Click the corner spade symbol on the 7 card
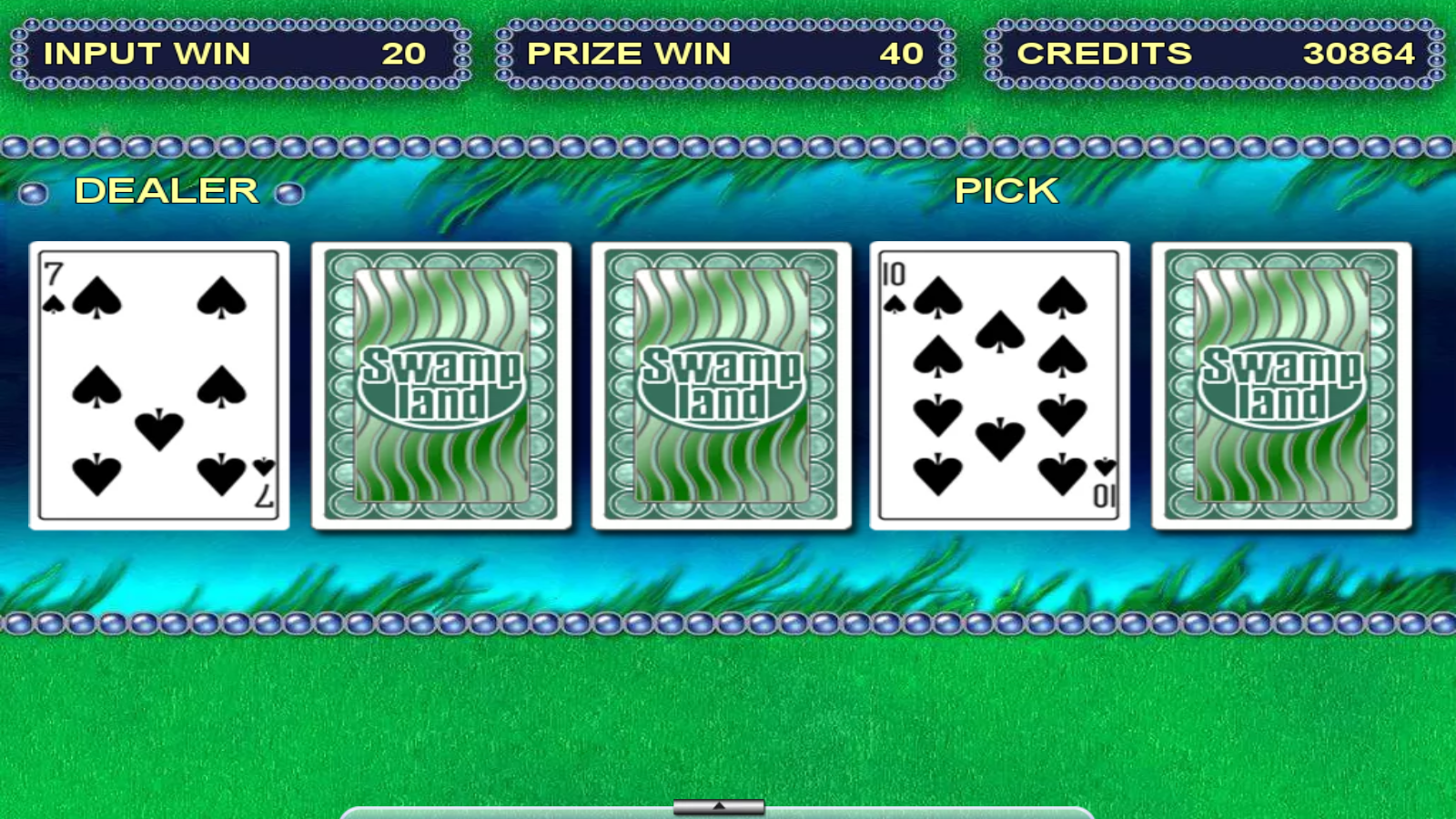 pos(52,306)
